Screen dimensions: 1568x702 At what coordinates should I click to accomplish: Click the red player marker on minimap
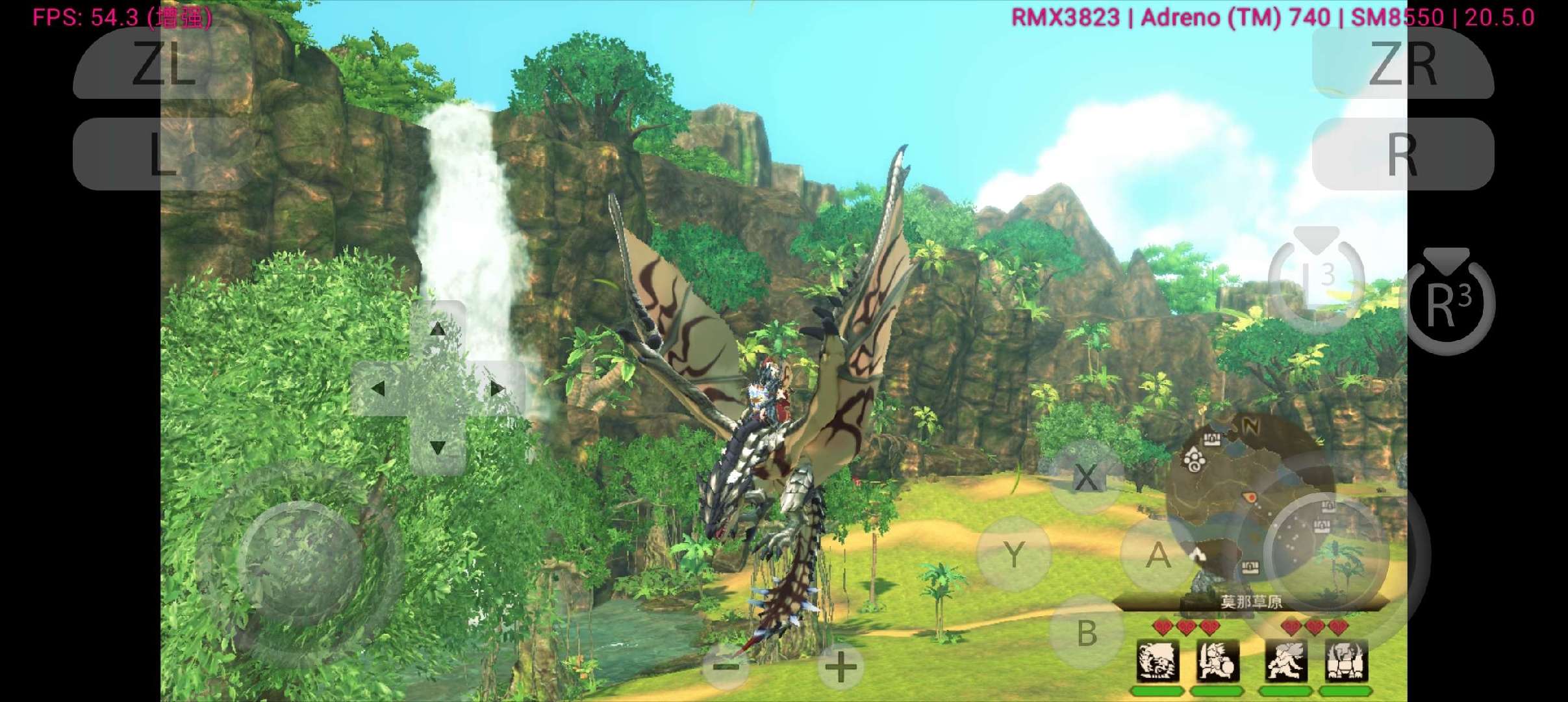1250,498
